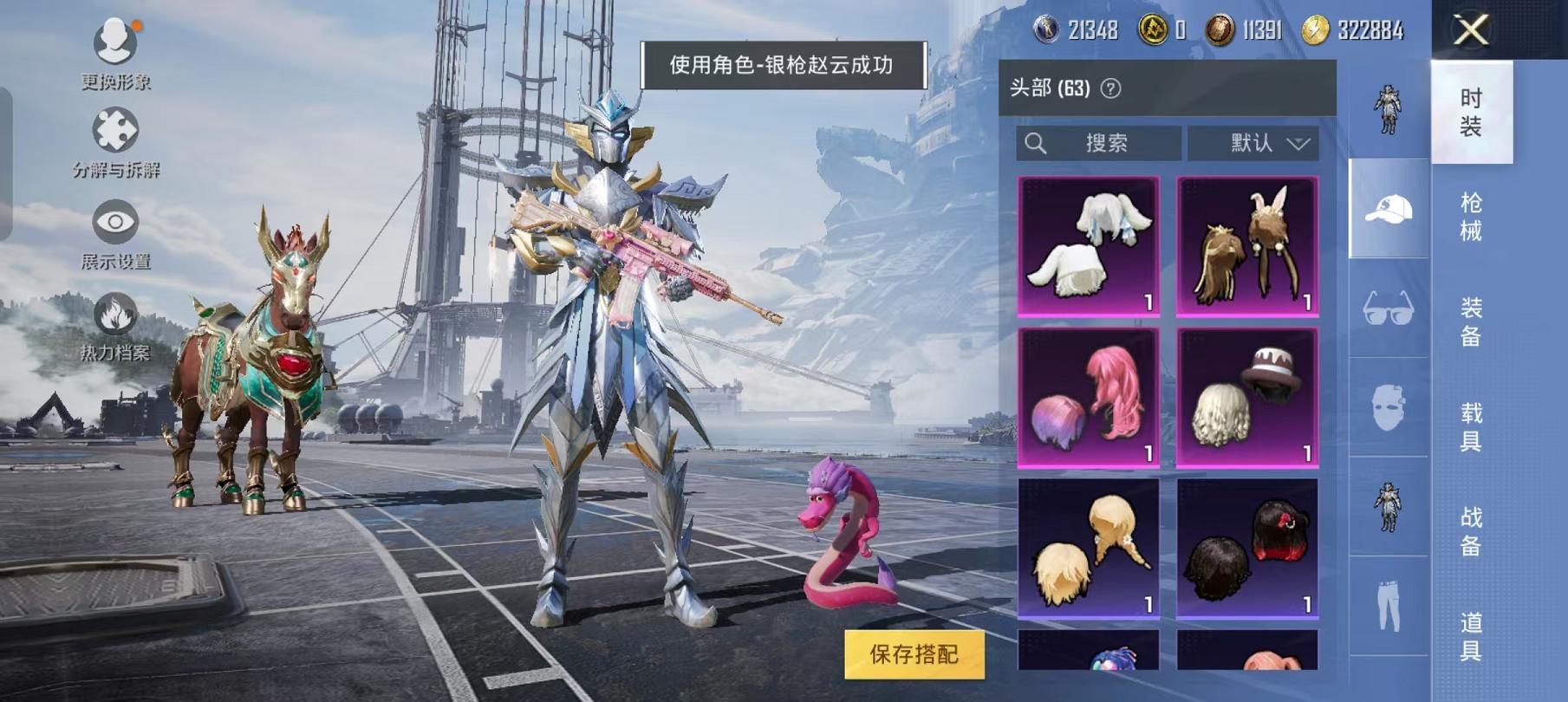This screenshot has width=1568, height=702.
Task: Tap the 搜索 search field
Action: (x=1101, y=143)
